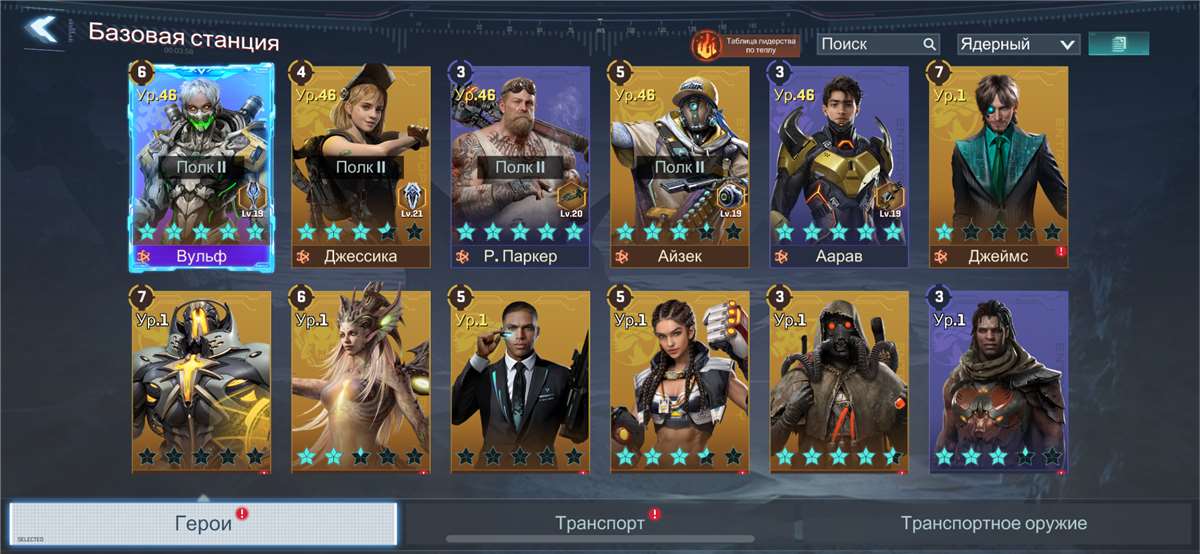Choose the armored mech hero card
The width and height of the screenshot is (1200, 554).
[201, 380]
